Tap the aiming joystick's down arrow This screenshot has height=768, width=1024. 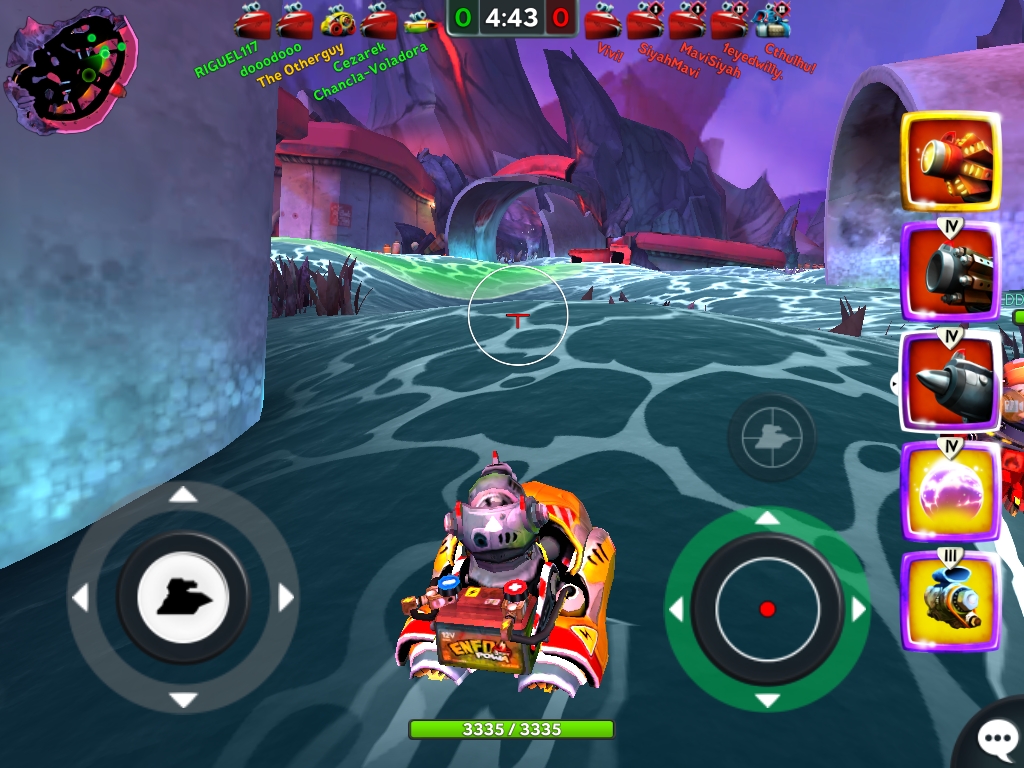[x=767, y=699]
